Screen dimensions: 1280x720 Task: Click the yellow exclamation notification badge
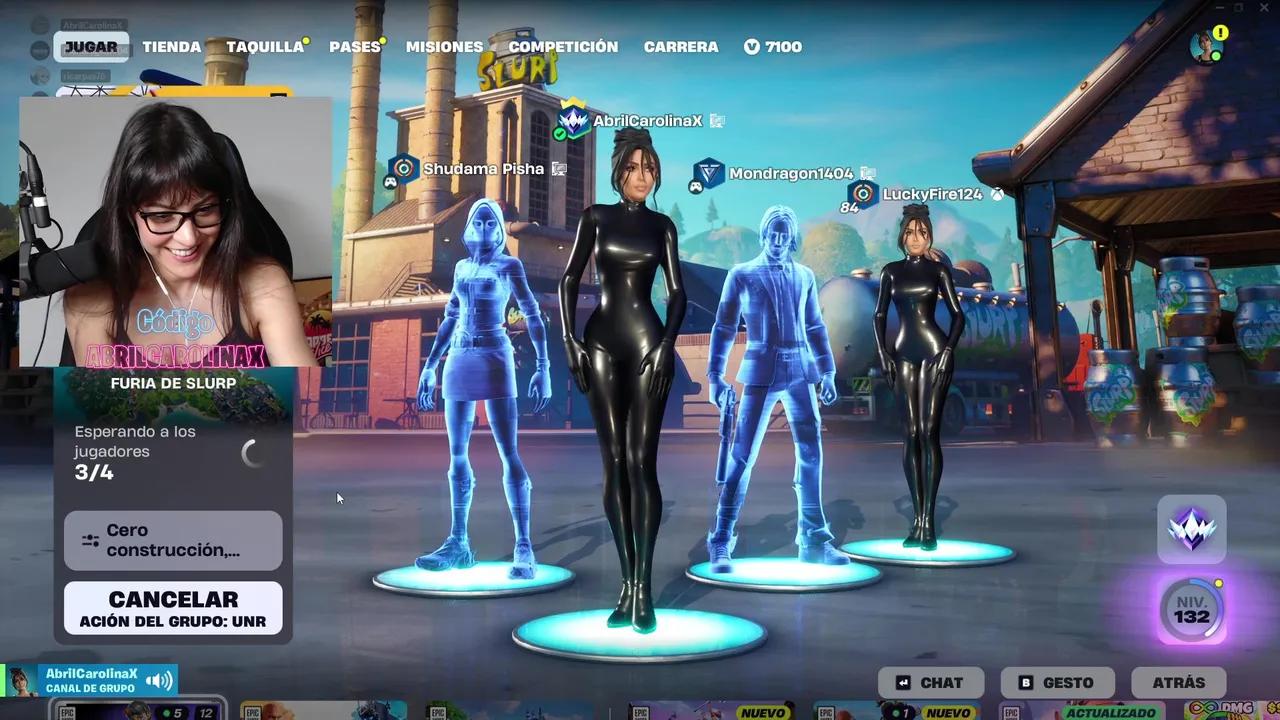[1220, 32]
